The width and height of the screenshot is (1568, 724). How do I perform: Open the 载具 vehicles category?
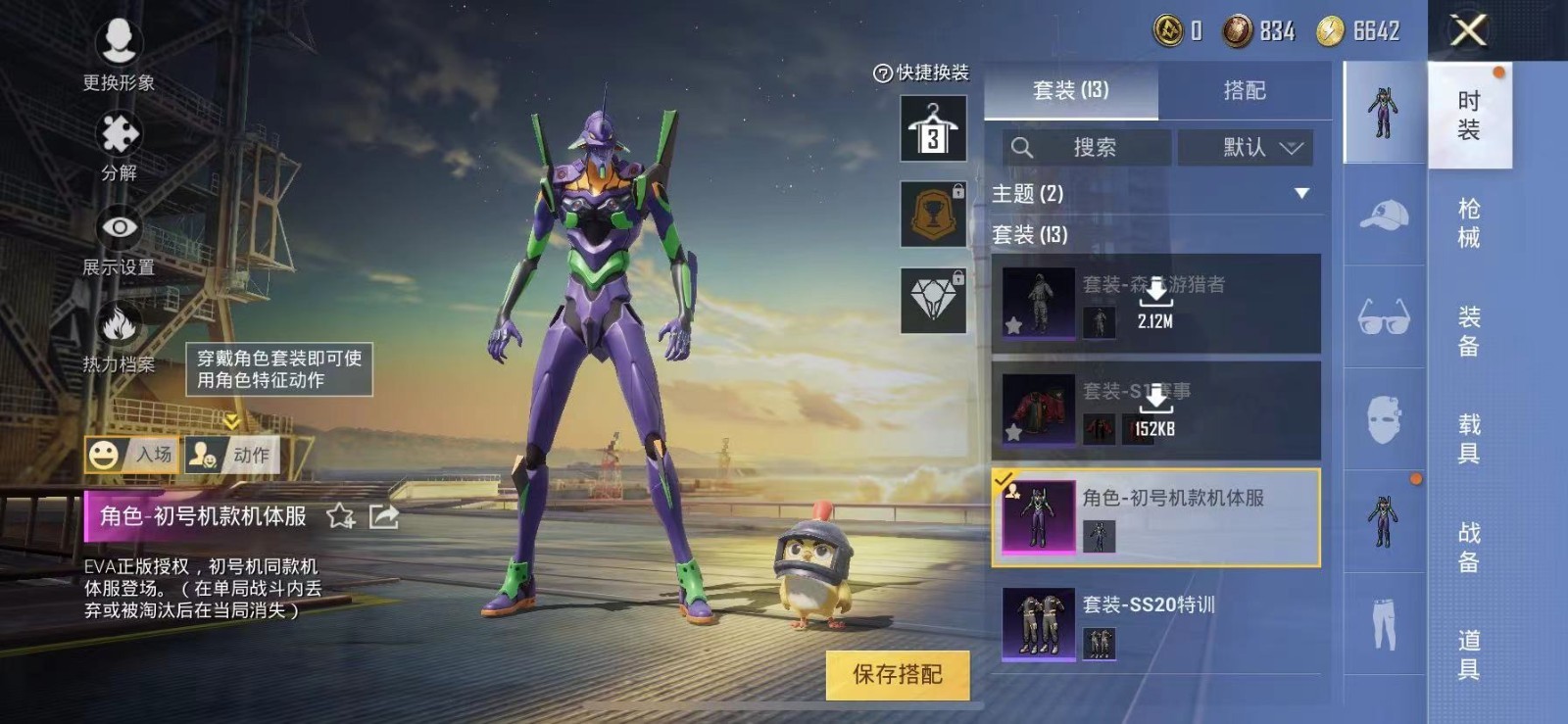click(x=1468, y=439)
